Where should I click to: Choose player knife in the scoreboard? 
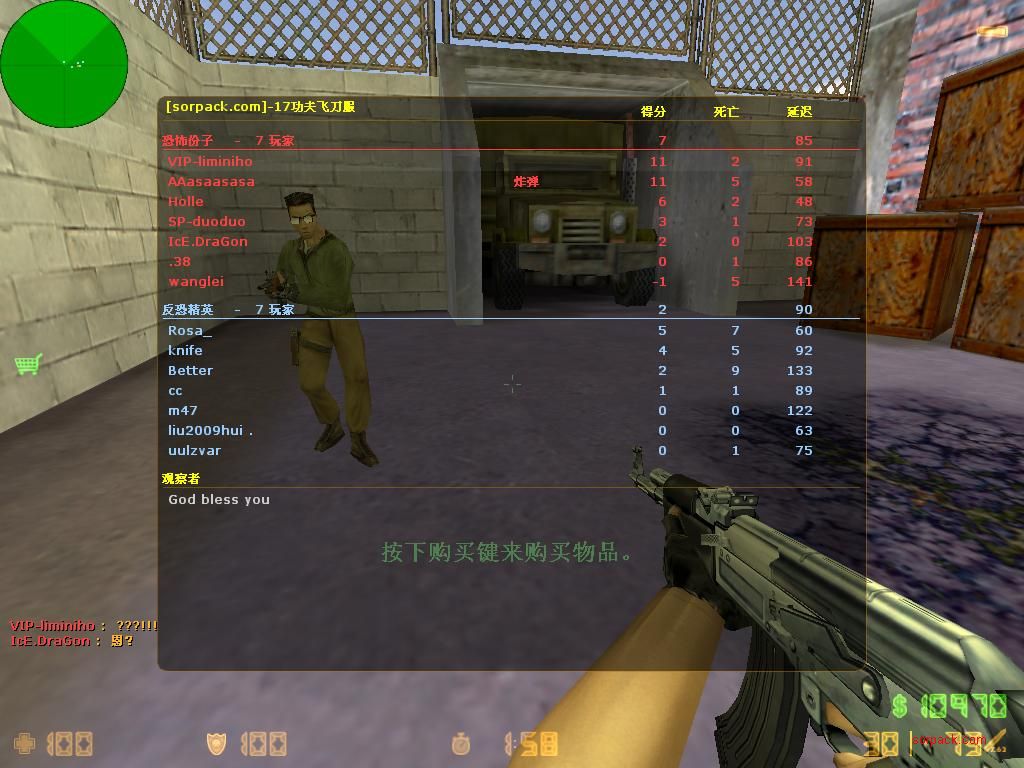point(185,350)
